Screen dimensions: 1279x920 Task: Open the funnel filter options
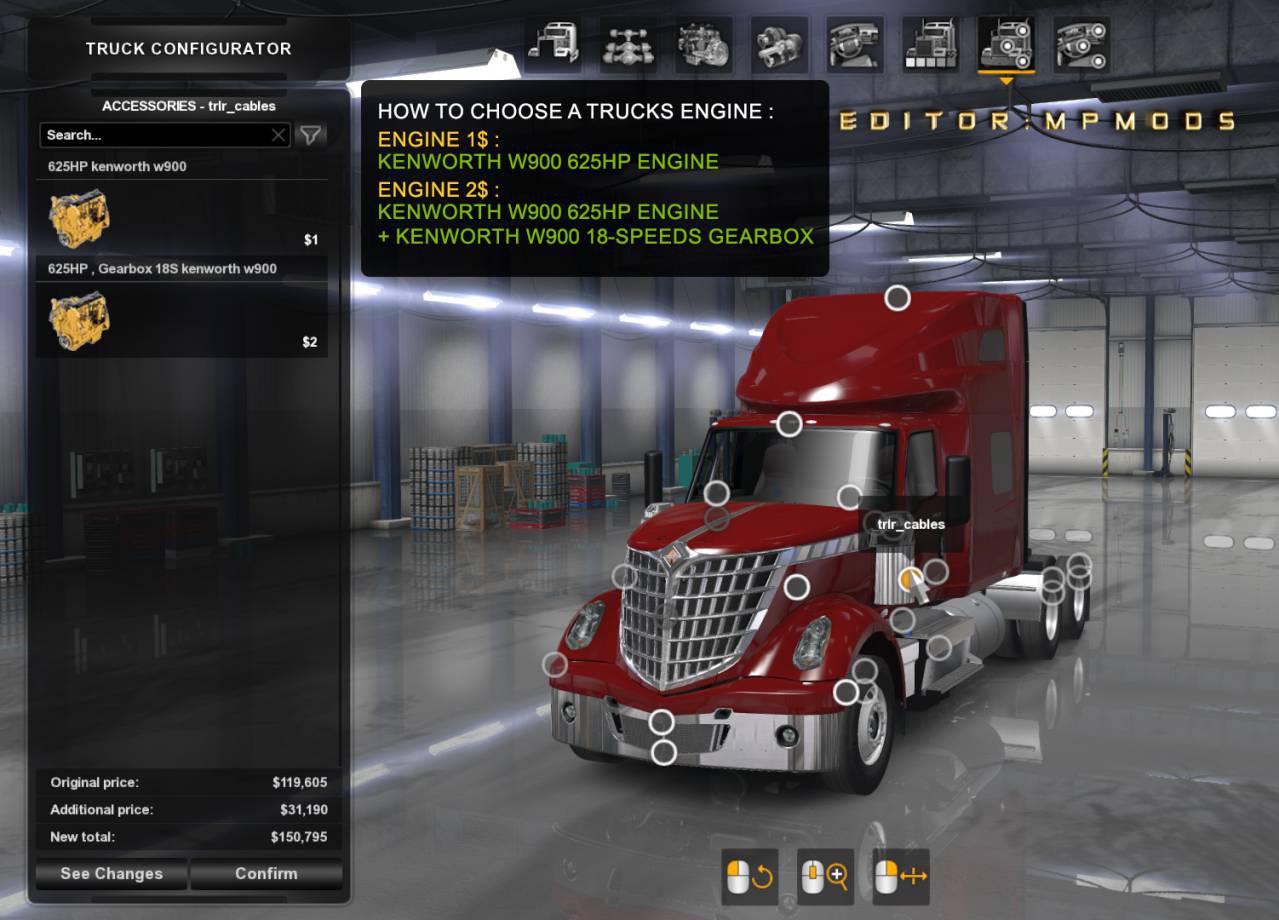pos(311,135)
